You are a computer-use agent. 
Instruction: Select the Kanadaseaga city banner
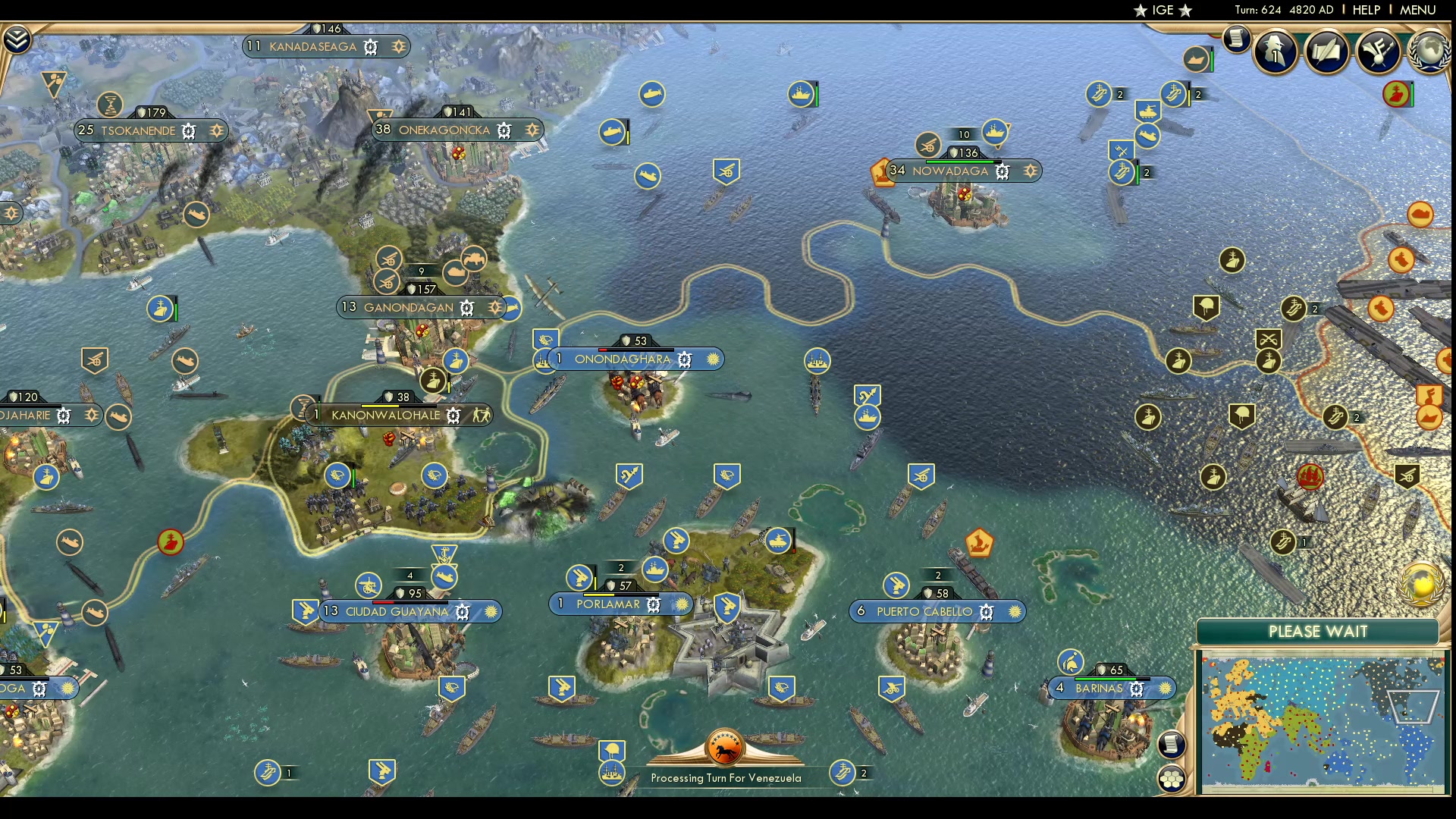[314, 46]
